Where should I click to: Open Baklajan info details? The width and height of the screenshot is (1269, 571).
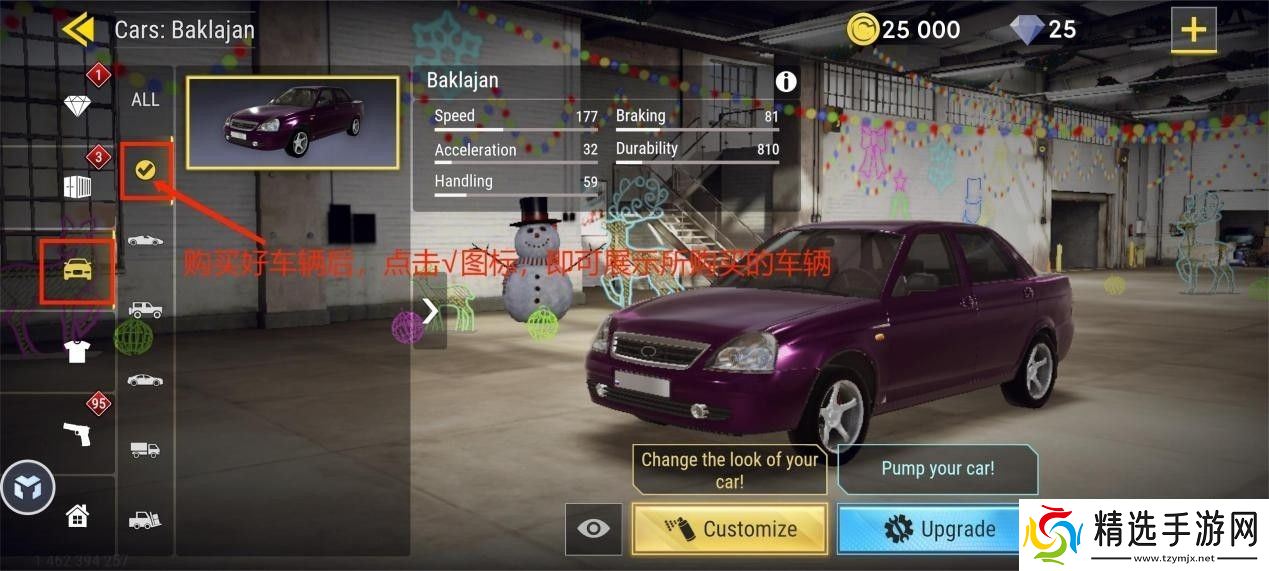[x=786, y=82]
